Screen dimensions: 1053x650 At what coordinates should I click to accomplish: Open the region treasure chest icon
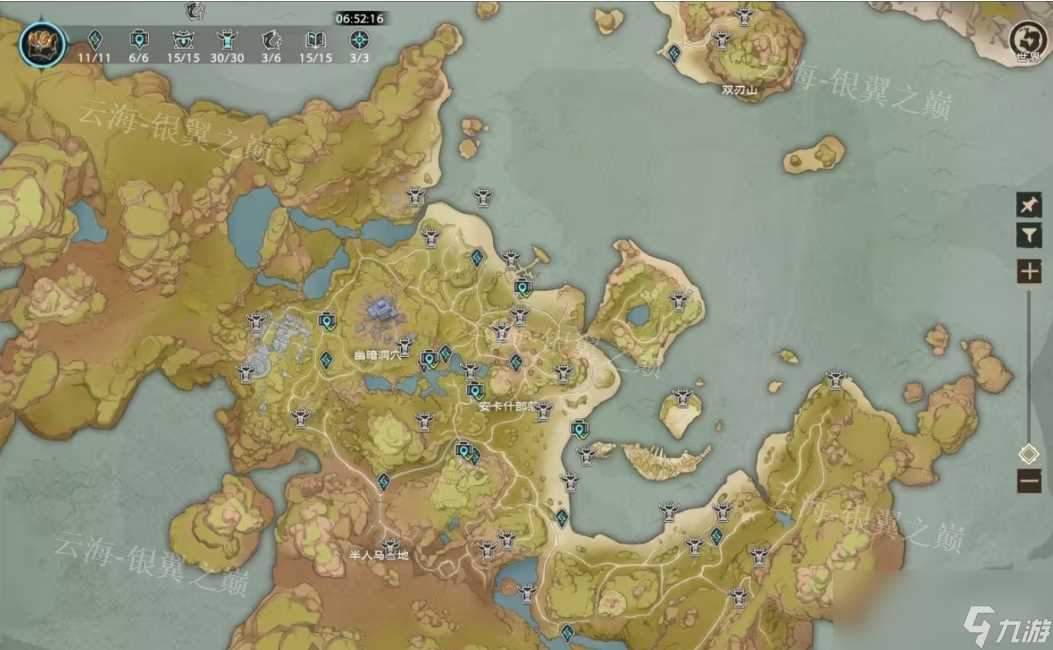pyautogui.click(x=42, y=42)
